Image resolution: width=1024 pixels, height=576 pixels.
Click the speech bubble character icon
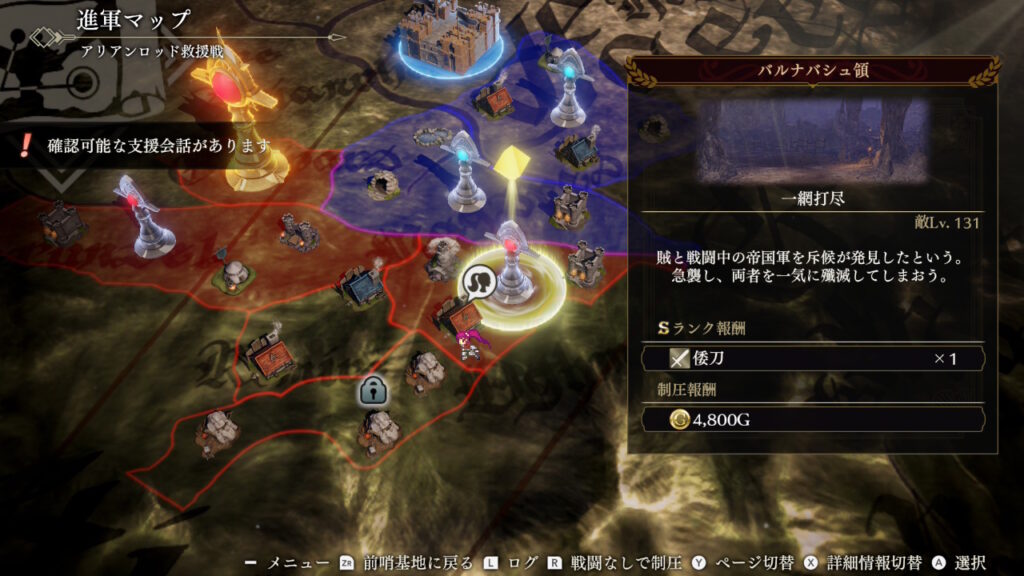[x=479, y=283]
